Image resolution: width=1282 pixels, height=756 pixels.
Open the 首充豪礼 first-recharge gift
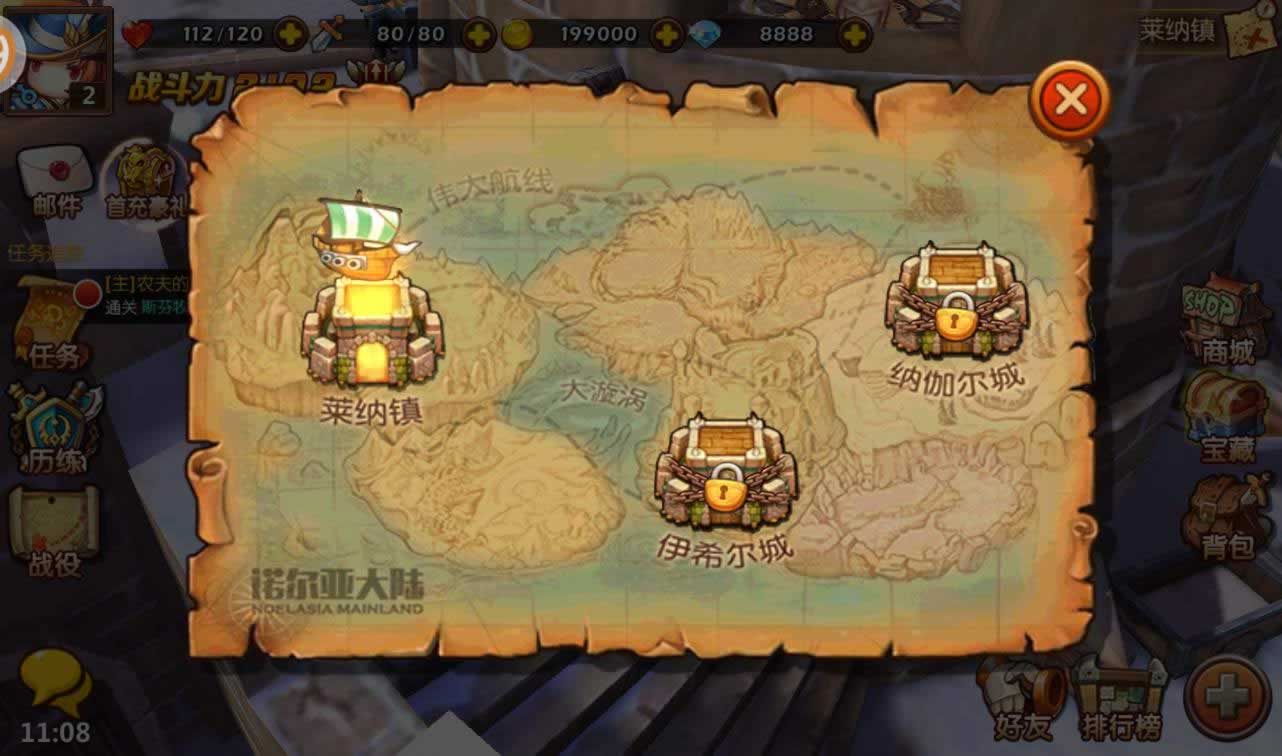[x=146, y=180]
